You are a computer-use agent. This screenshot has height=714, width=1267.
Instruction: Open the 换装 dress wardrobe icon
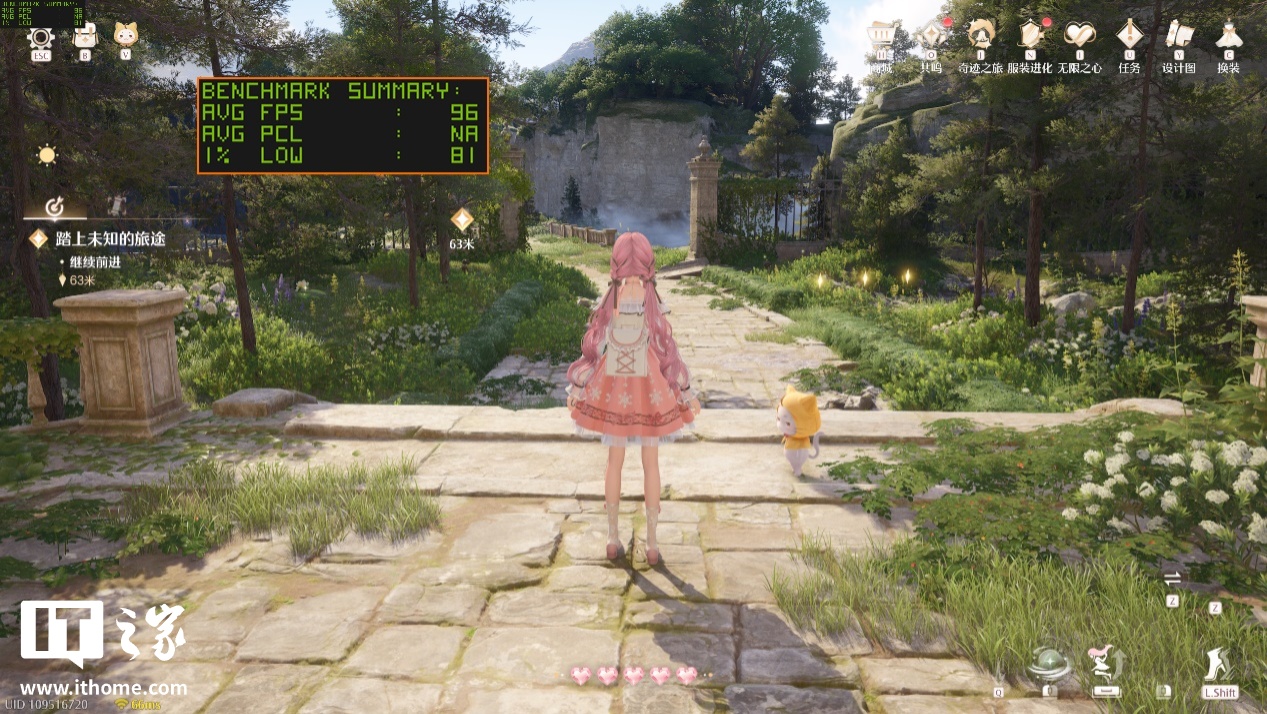coord(1228,36)
